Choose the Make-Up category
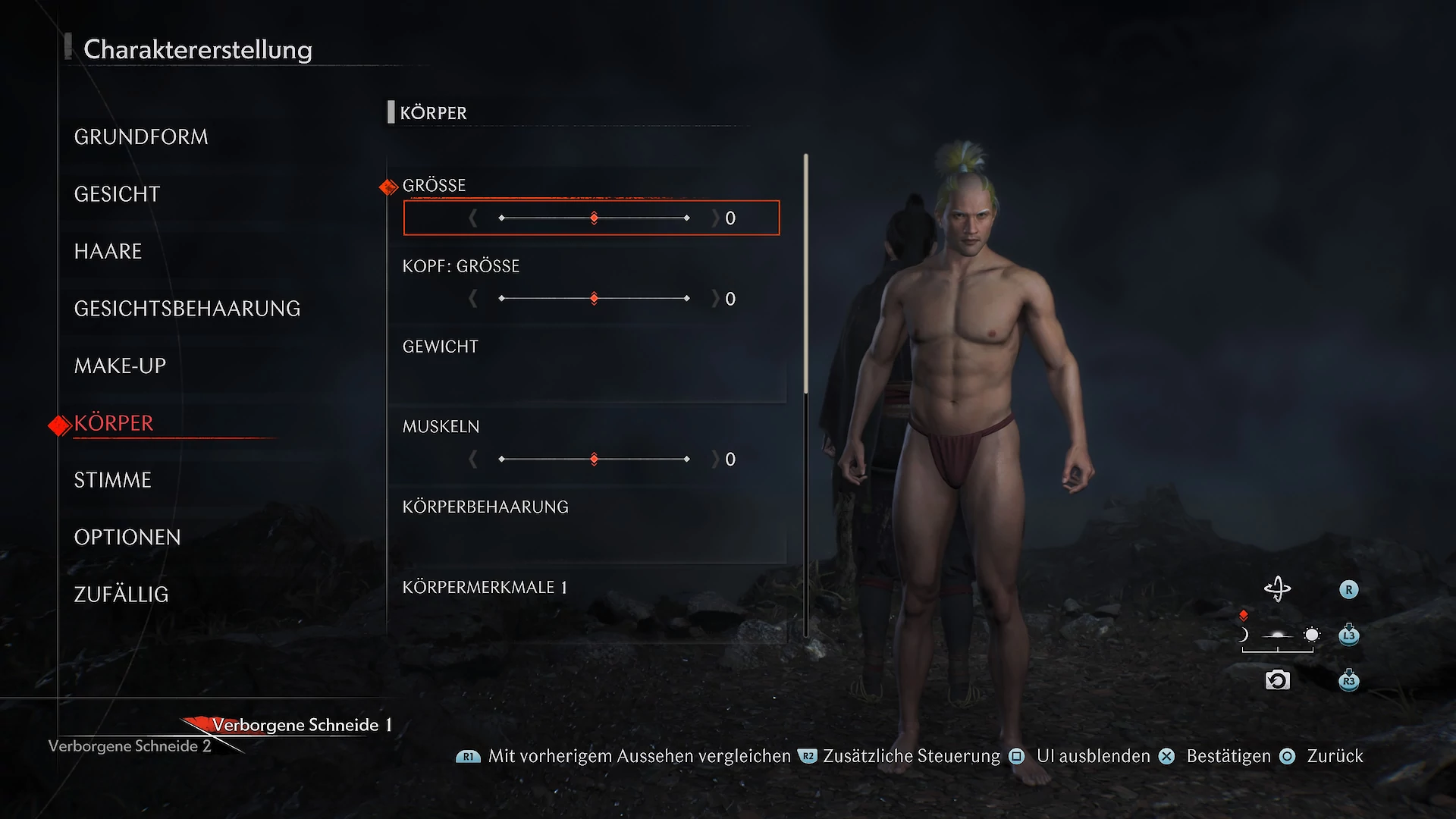 pos(120,366)
